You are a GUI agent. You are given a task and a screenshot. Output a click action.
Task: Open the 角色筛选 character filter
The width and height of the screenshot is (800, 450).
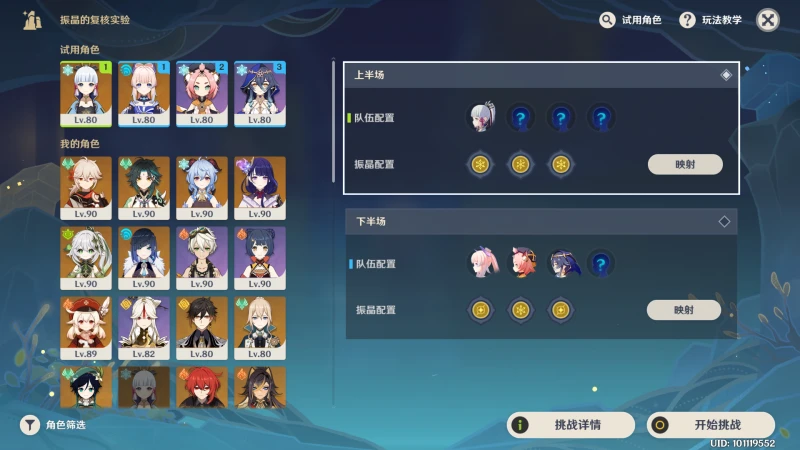[x=54, y=425]
